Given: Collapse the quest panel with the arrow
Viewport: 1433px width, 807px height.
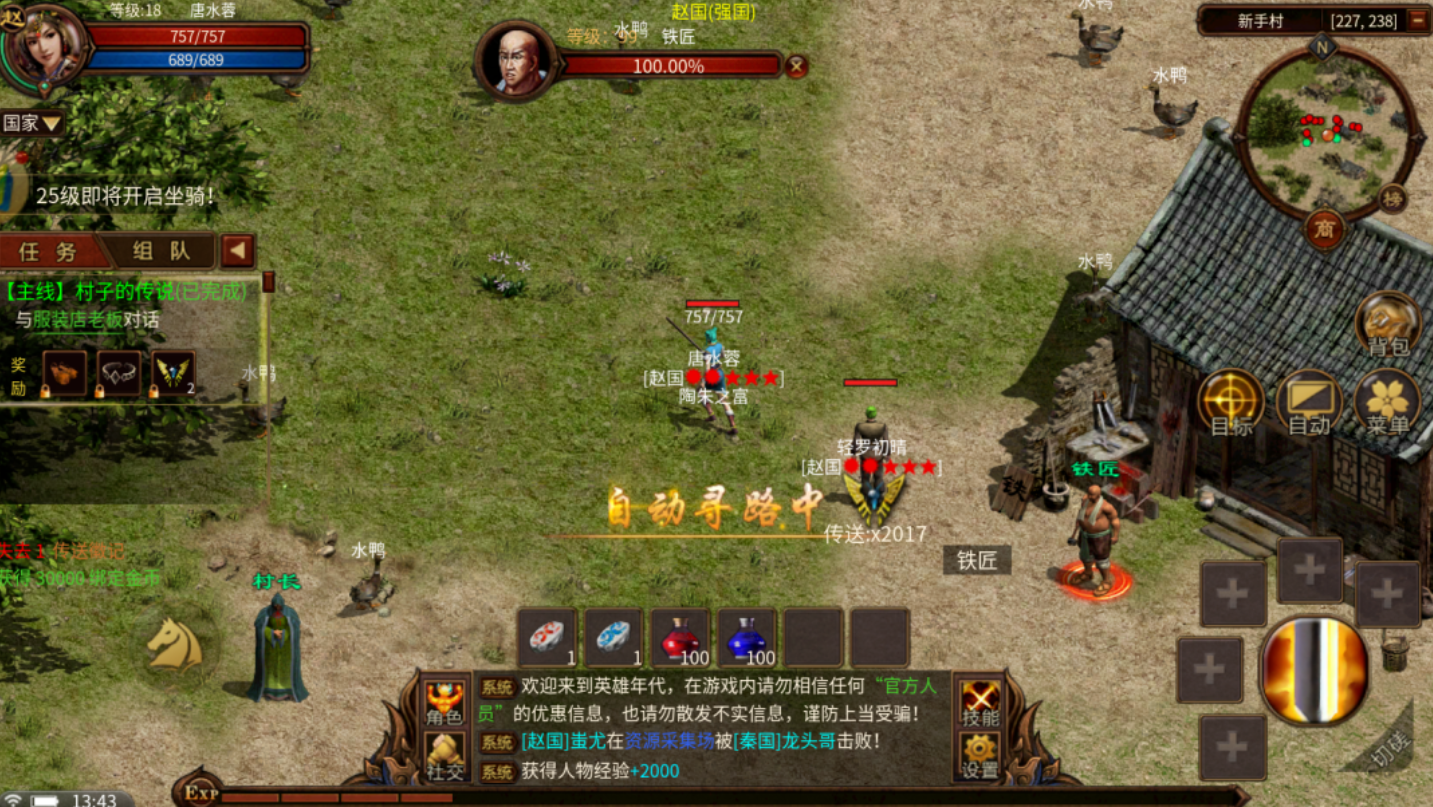Looking at the screenshot, I should pos(238,250).
